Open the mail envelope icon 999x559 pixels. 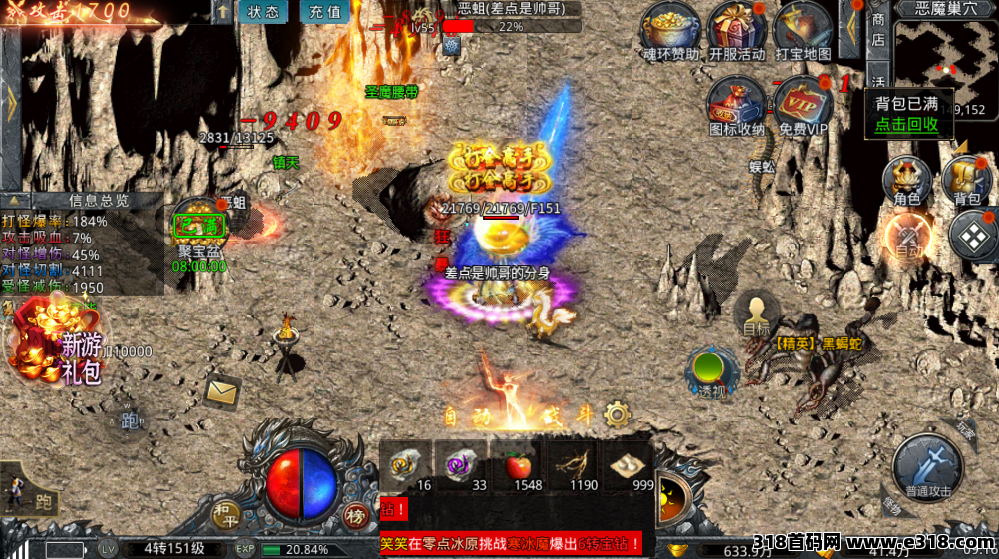click(x=222, y=390)
